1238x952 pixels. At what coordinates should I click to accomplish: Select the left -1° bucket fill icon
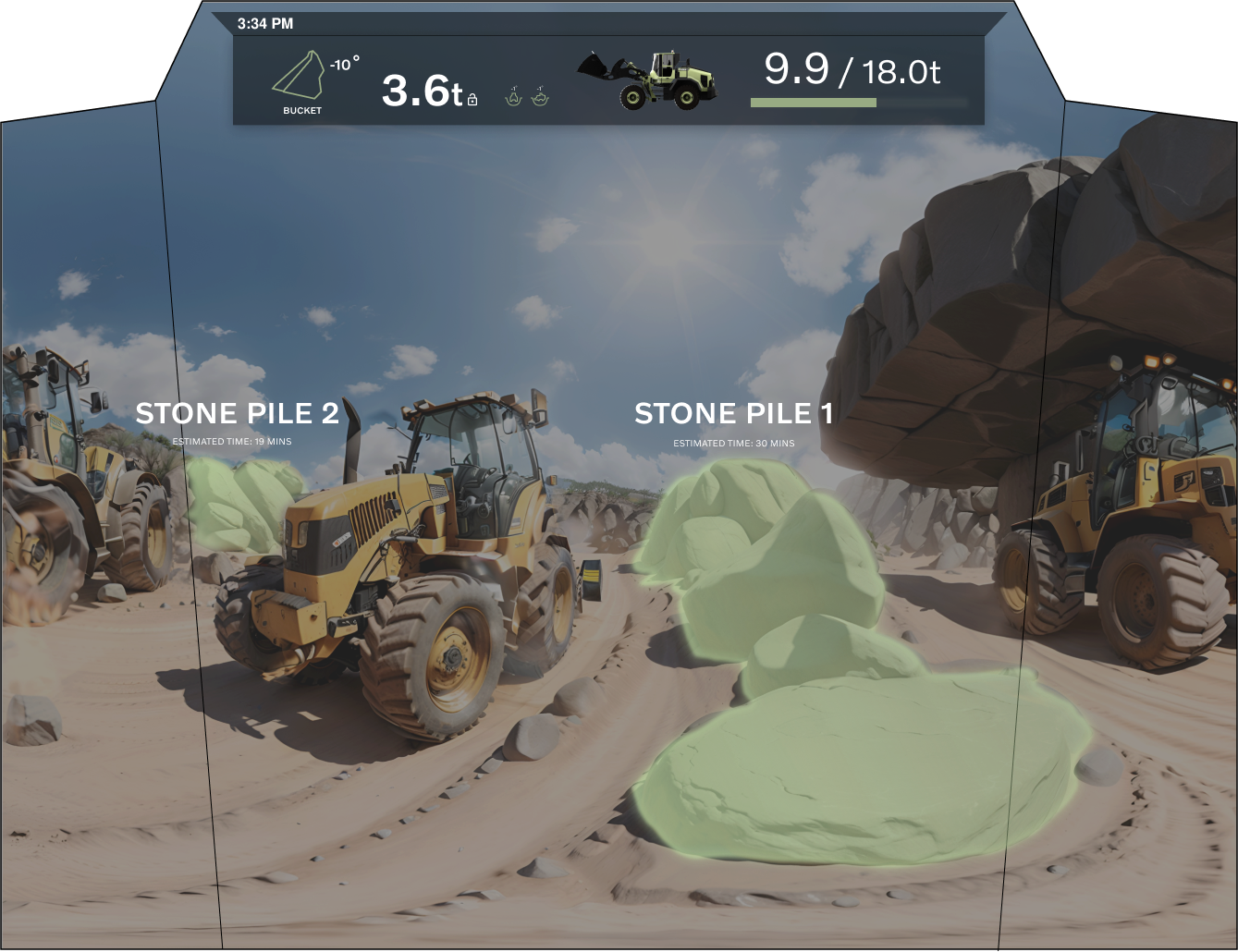coord(511,96)
